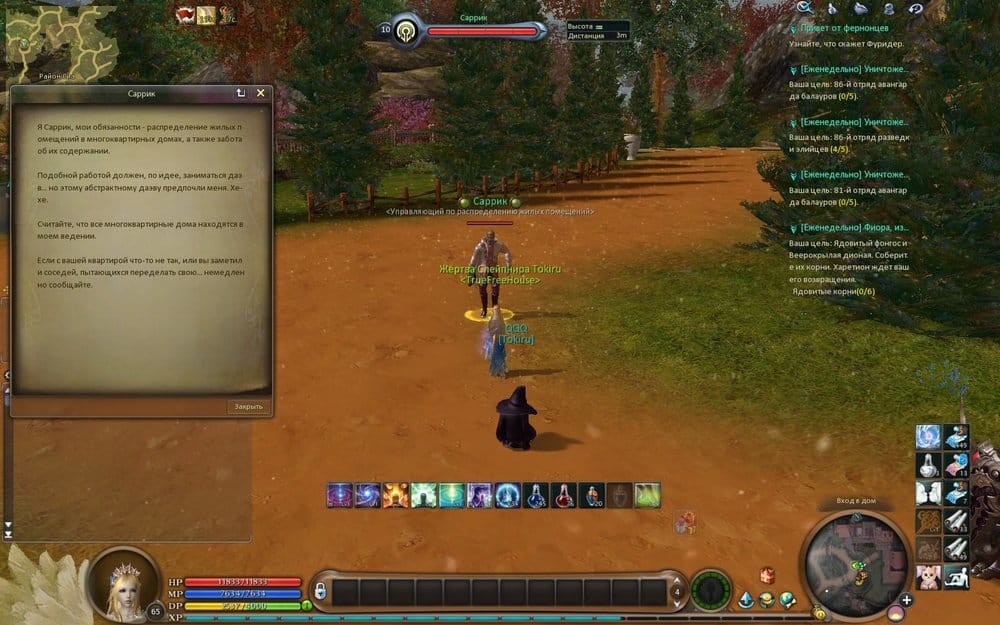Viewport: 1000px width, 625px height.
Task: Click the plus button beside the minimap
Action: (906, 600)
